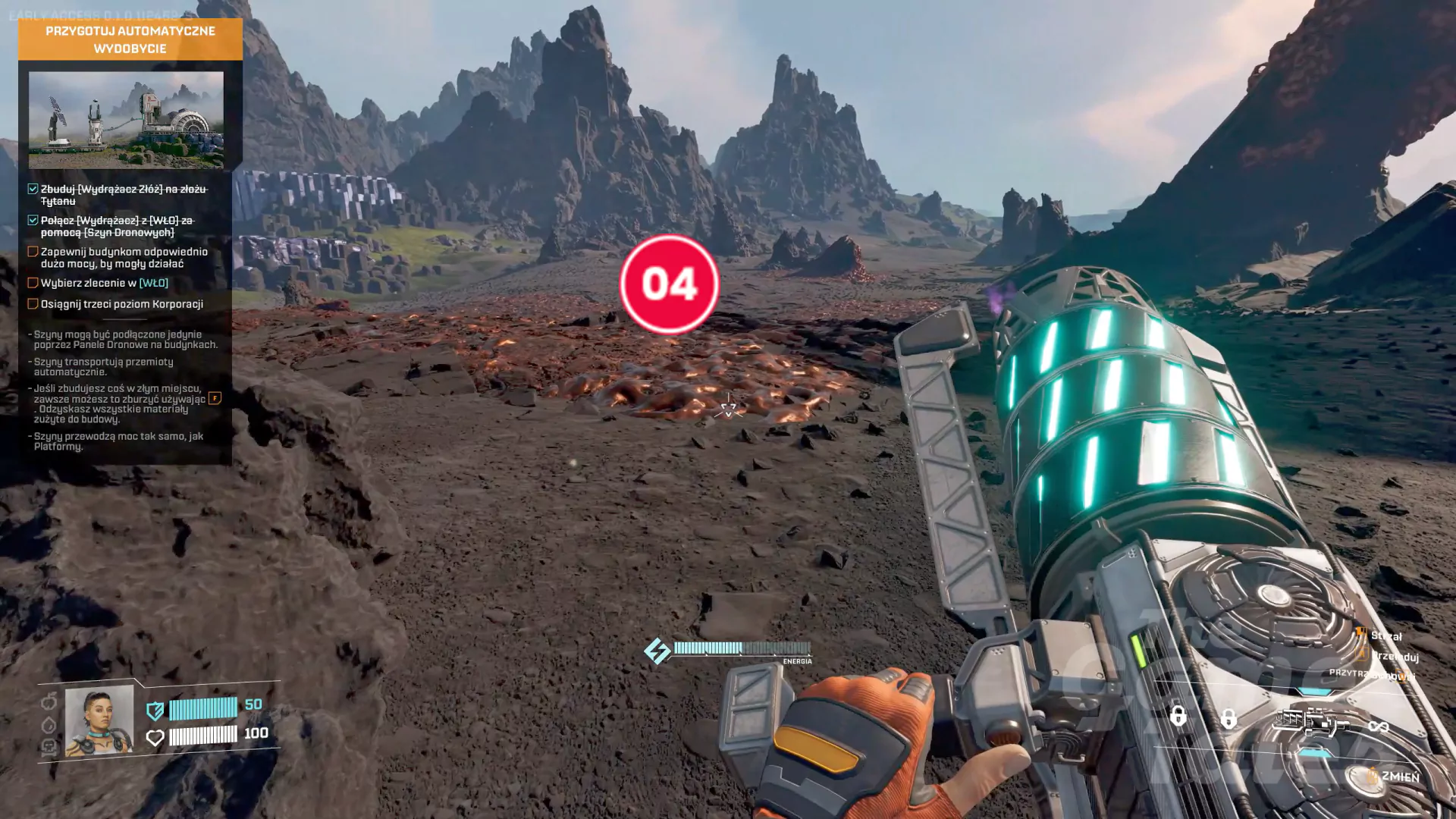The width and height of the screenshot is (1456, 819).
Task: Click the red '04' marker circle
Action: pos(669,284)
